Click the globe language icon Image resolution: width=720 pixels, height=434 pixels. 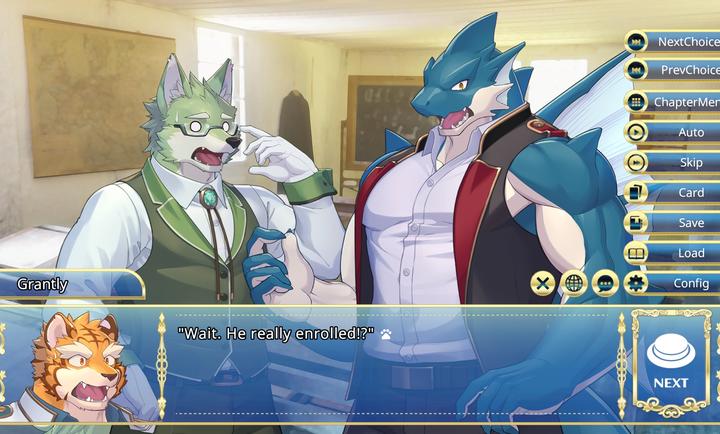click(574, 283)
